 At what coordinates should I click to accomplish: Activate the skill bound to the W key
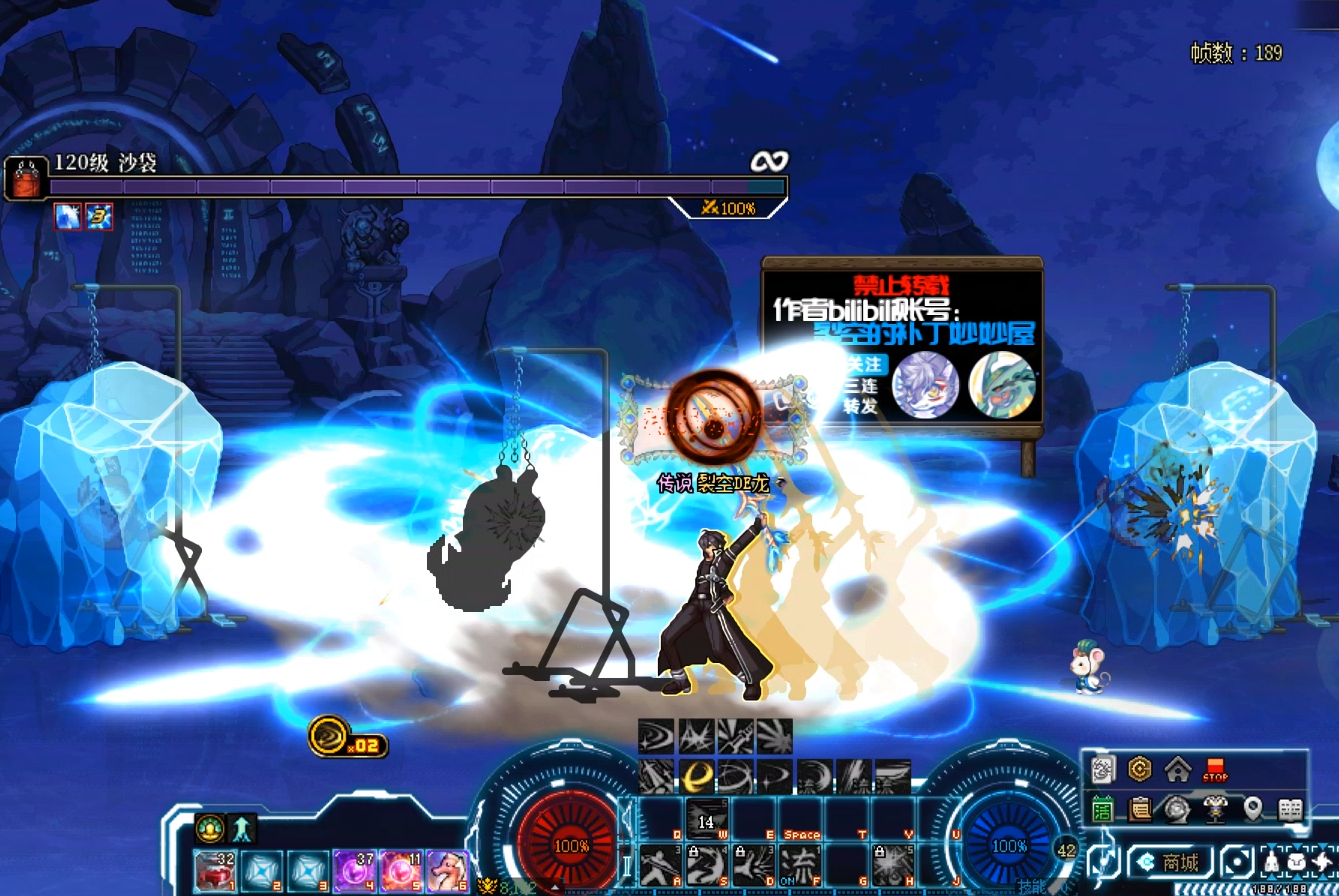pyautogui.click(x=706, y=820)
